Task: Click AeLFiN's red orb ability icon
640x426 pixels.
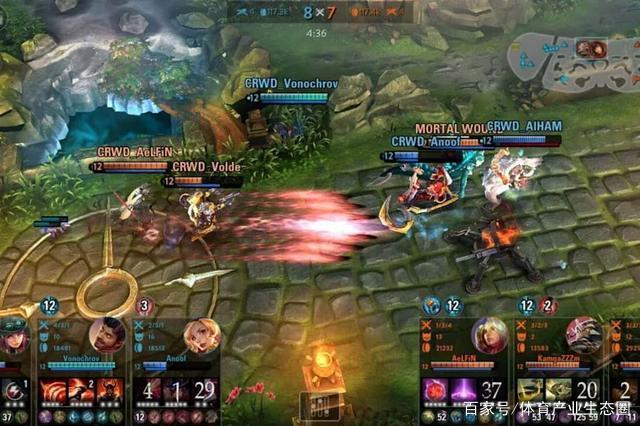Action: pyautogui.click(x=434, y=389)
